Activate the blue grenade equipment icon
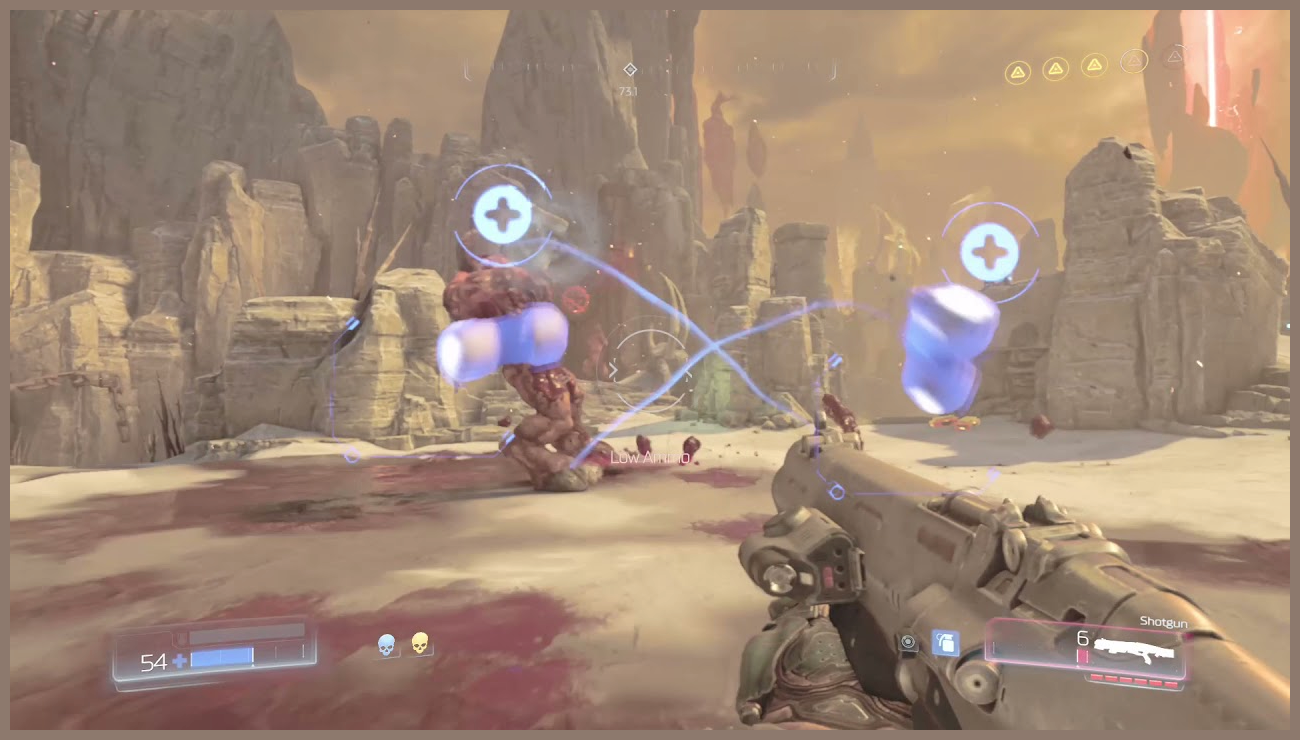1300x740 pixels. [945, 643]
